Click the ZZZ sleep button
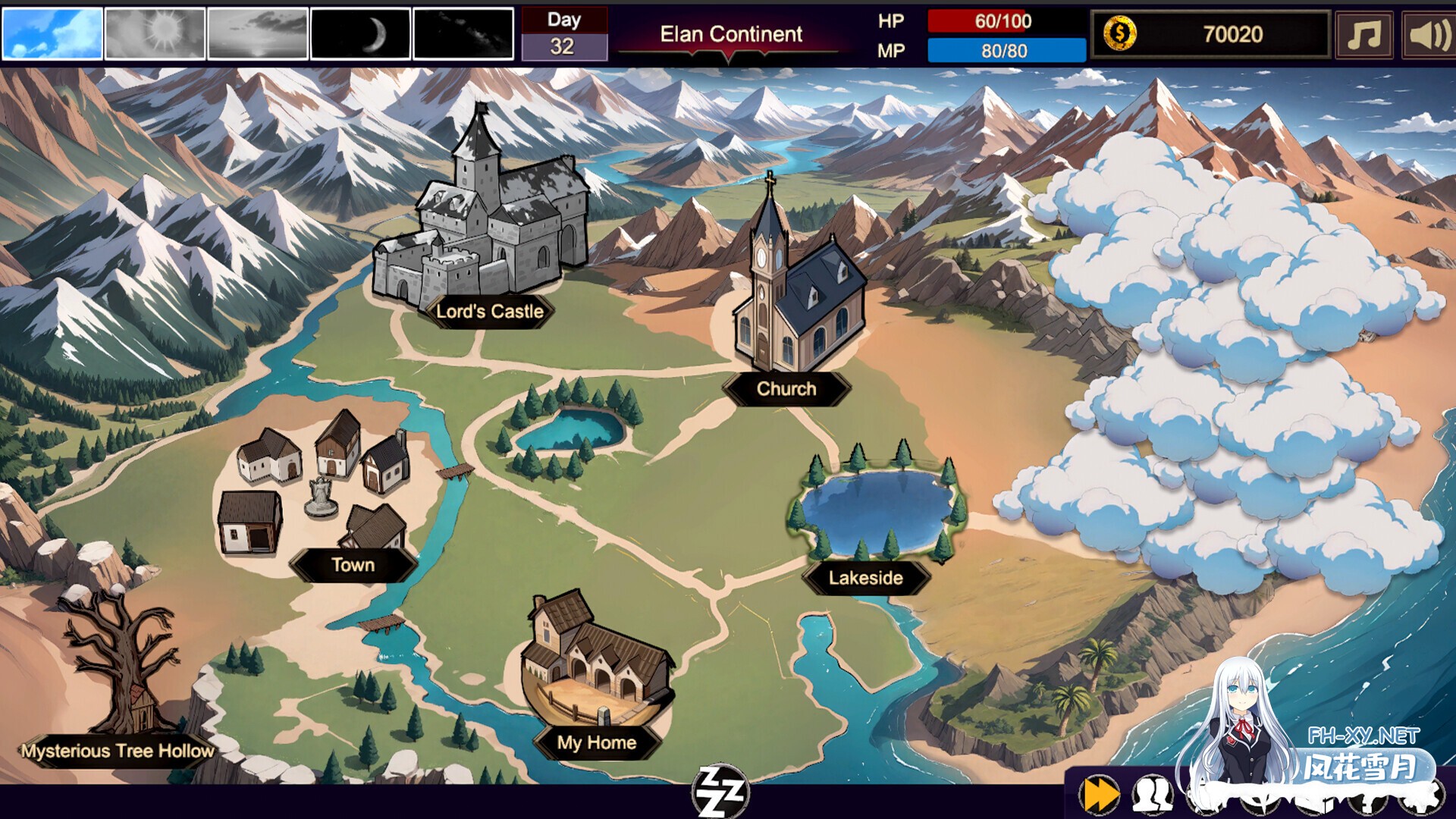This screenshot has width=1456, height=819. coord(720,792)
